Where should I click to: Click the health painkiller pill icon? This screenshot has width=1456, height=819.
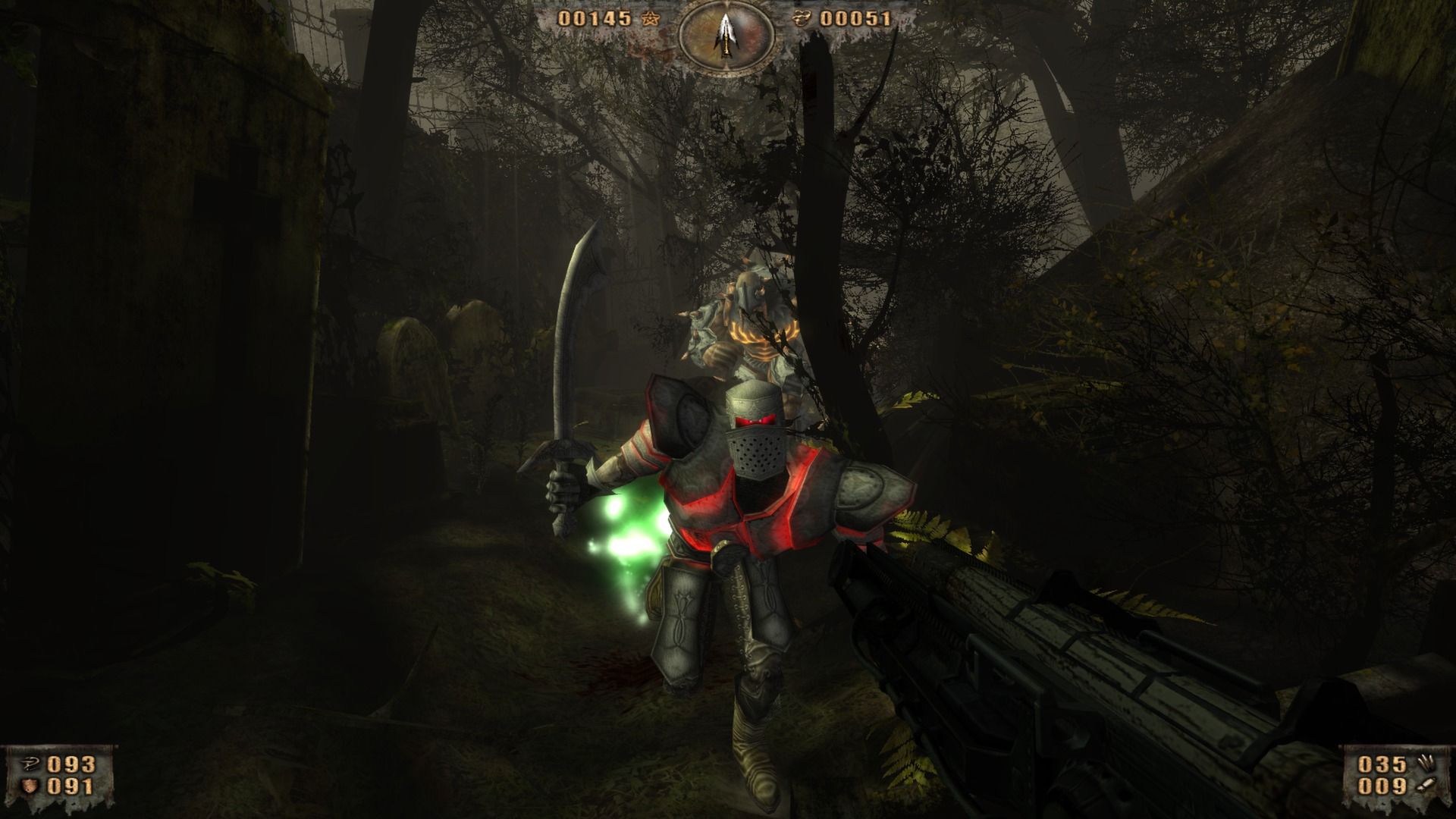click(30, 763)
